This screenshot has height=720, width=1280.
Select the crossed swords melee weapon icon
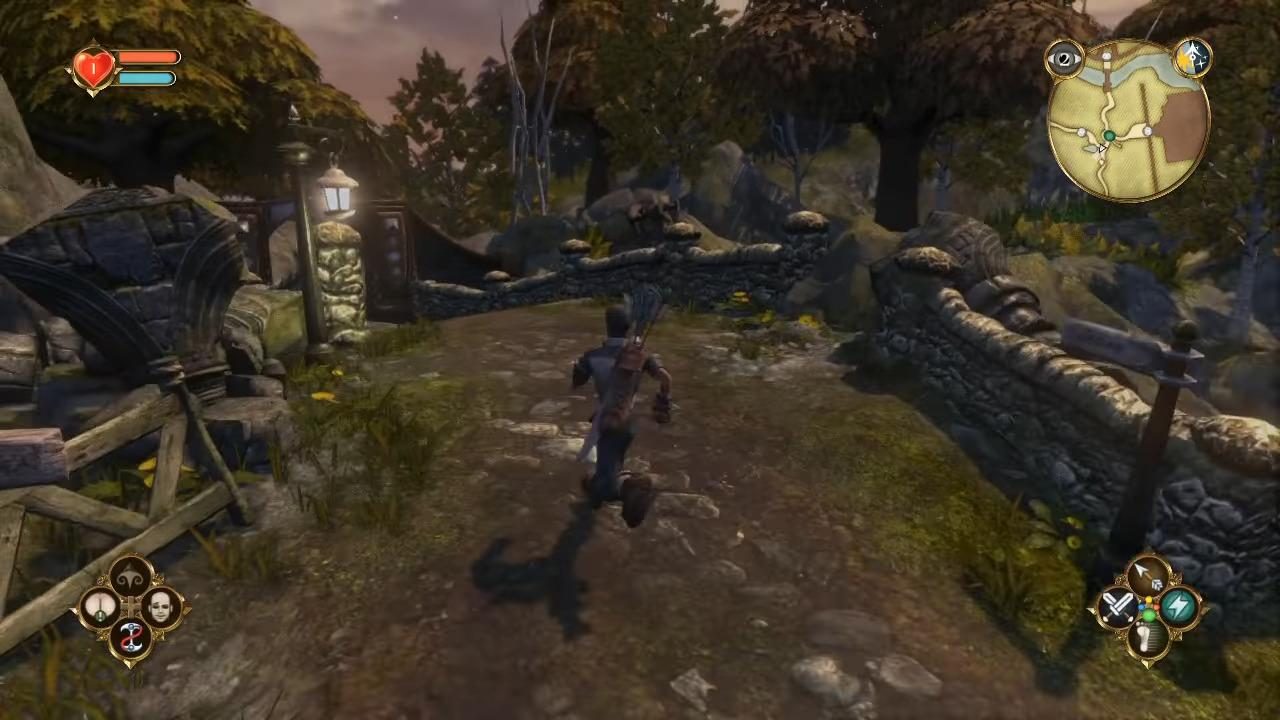point(1117,607)
